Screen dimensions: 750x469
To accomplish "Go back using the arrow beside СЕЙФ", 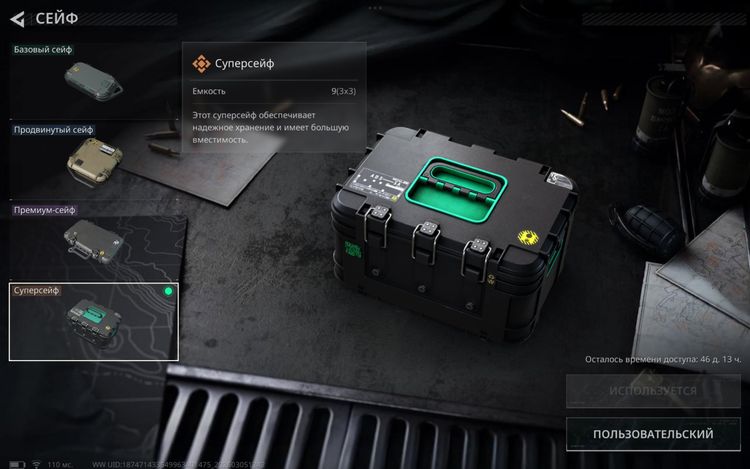I will click(x=17, y=18).
